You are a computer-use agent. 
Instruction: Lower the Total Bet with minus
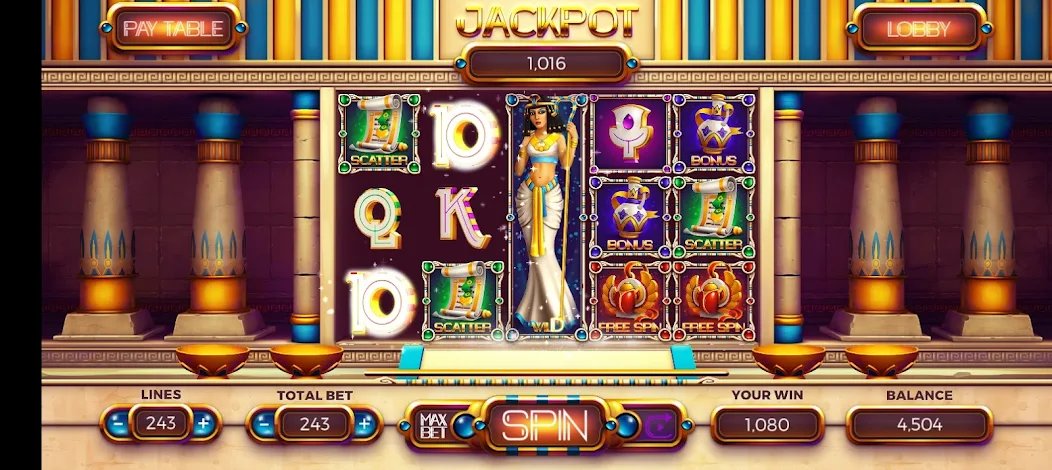pyautogui.click(x=264, y=424)
